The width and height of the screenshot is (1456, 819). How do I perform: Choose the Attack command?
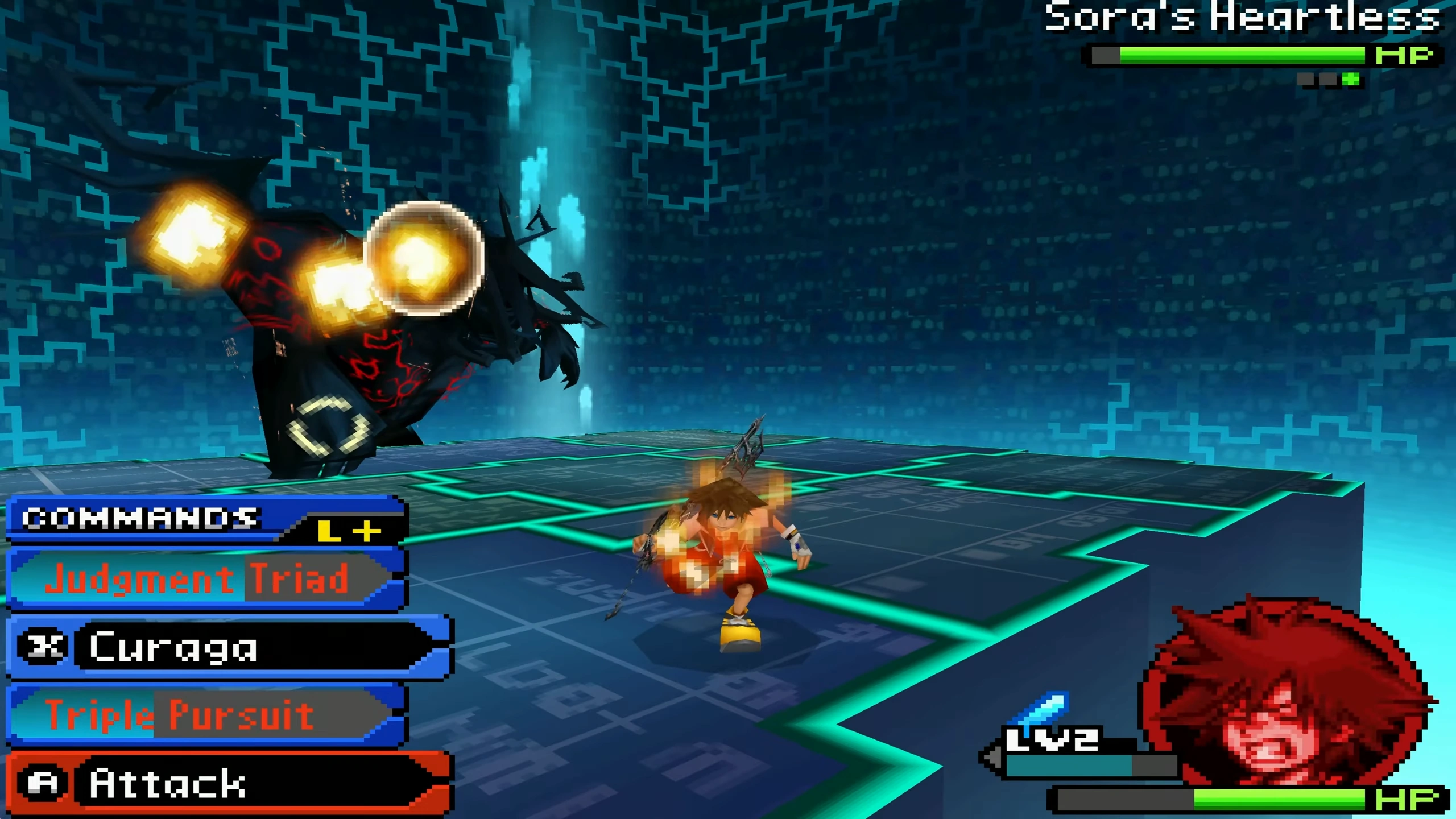(x=227, y=783)
